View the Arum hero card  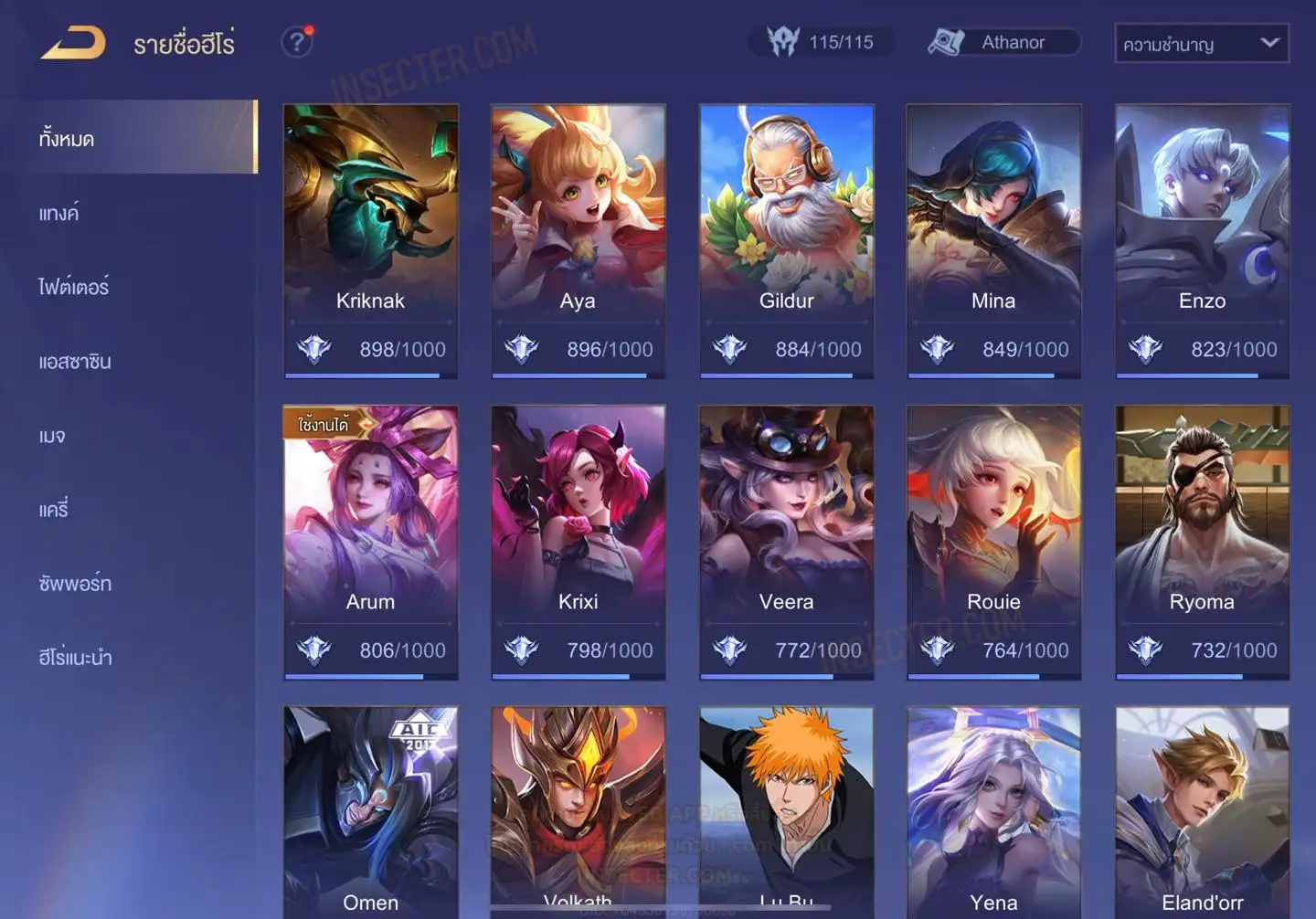coord(370,541)
